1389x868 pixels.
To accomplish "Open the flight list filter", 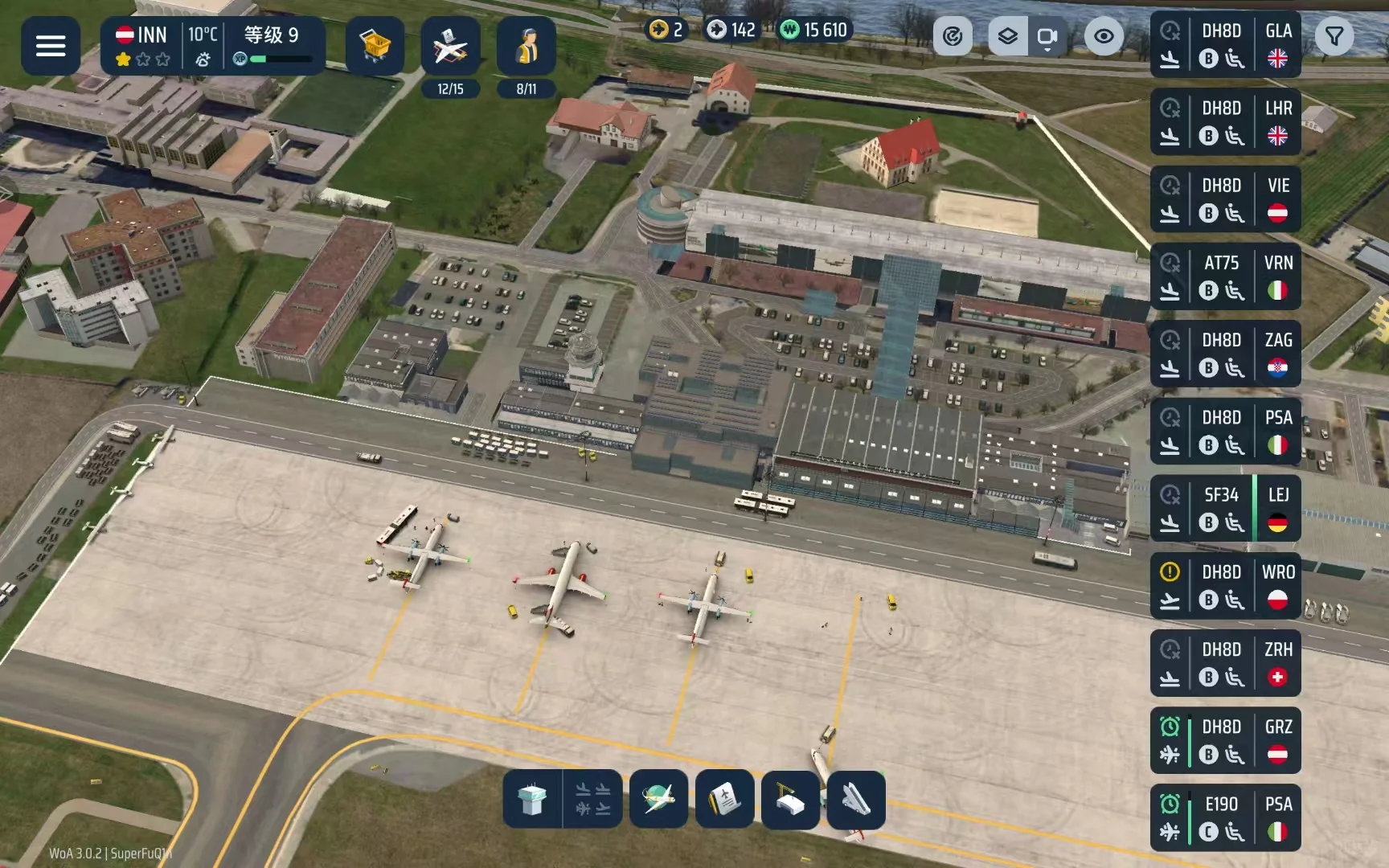I will [1334, 36].
